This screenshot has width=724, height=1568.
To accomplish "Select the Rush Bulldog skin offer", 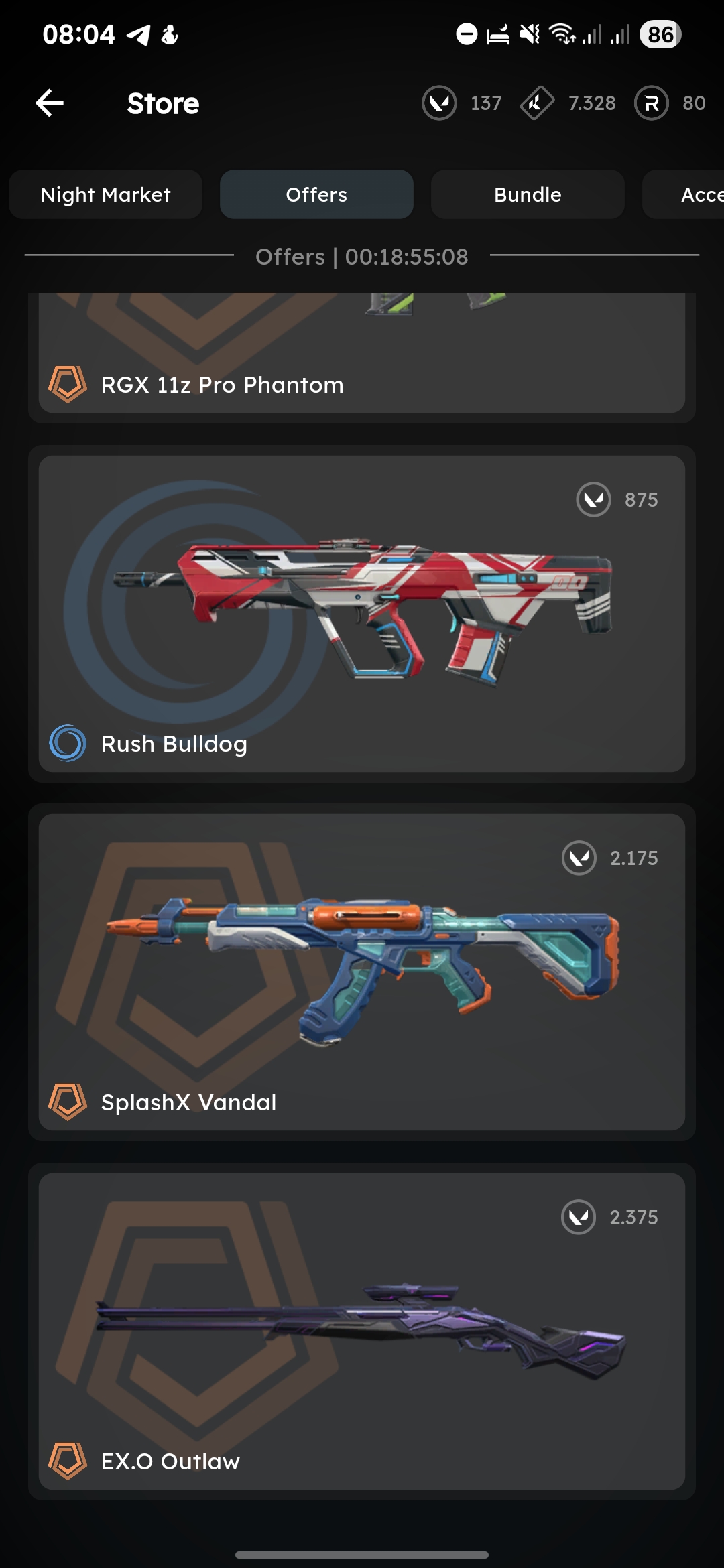I will click(x=362, y=613).
